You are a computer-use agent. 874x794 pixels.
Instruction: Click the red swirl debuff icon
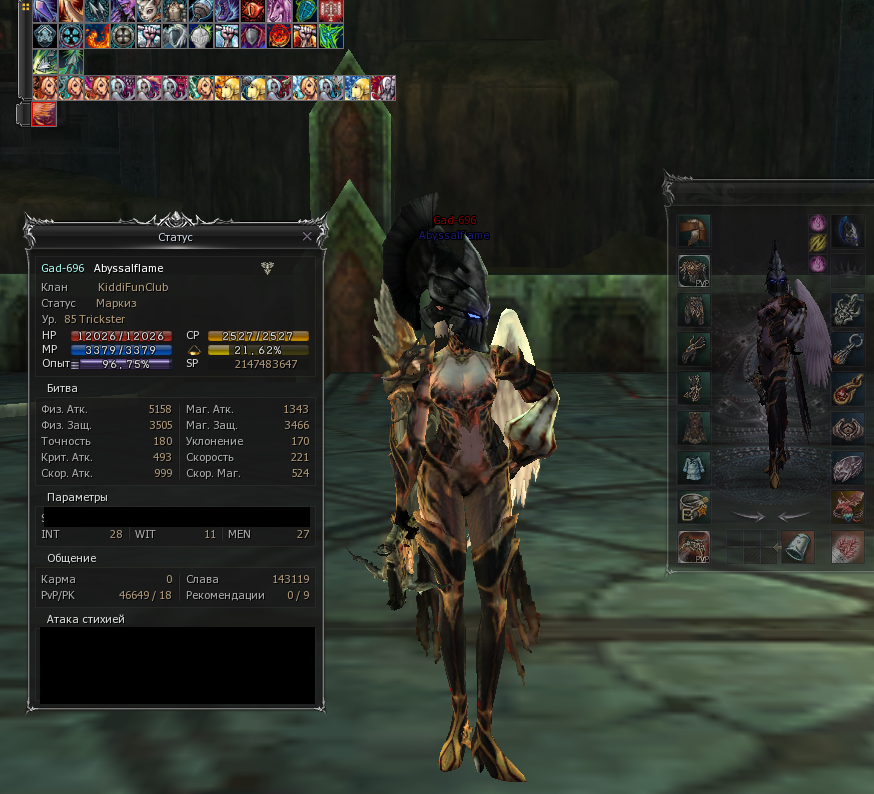[x=44, y=113]
